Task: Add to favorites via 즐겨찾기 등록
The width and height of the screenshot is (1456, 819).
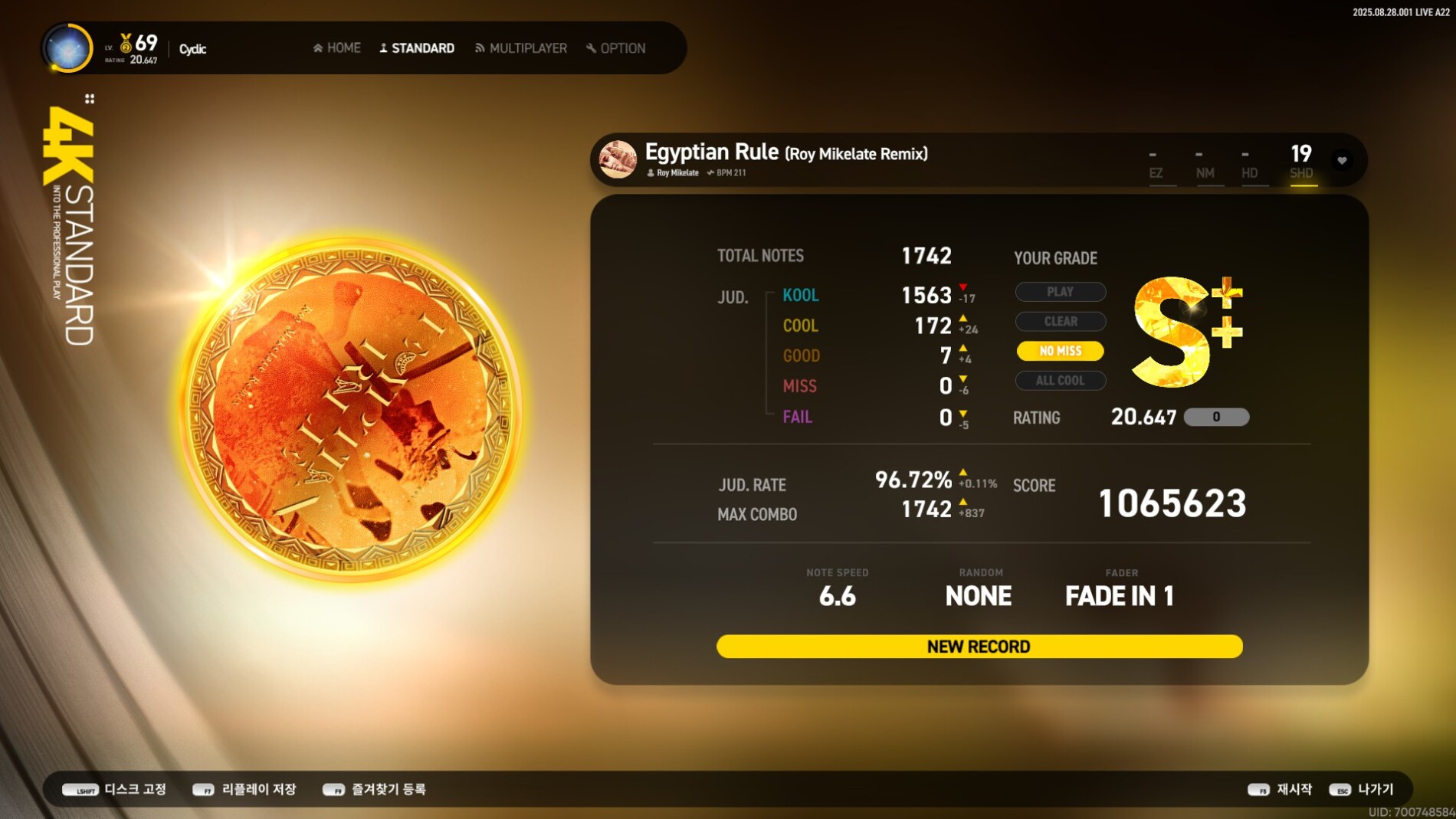Action: coord(375,789)
